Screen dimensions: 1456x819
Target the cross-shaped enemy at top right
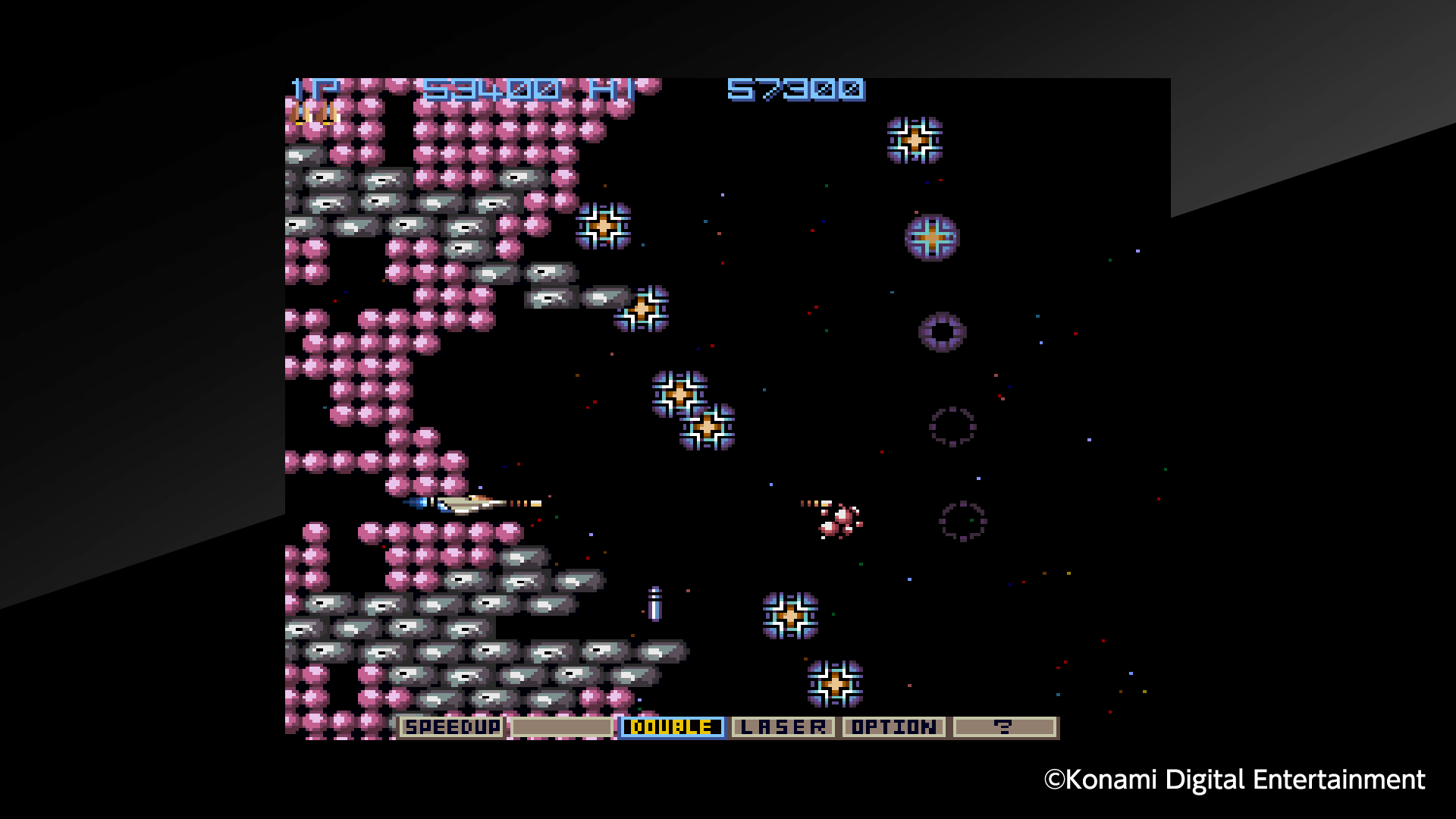[x=914, y=138]
